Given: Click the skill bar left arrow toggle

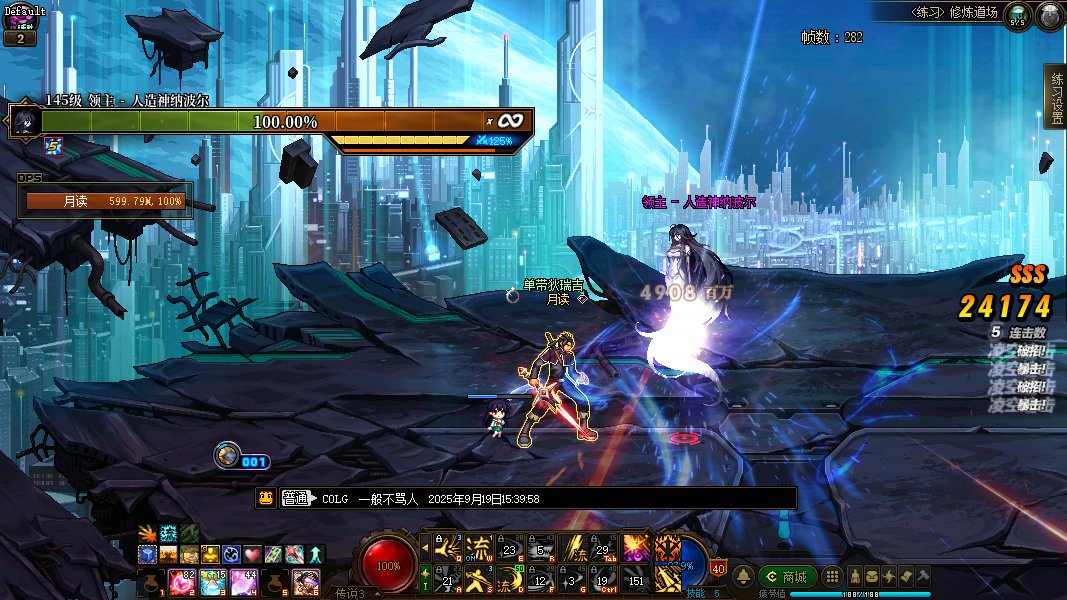Looking at the screenshot, I should coord(425,548).
